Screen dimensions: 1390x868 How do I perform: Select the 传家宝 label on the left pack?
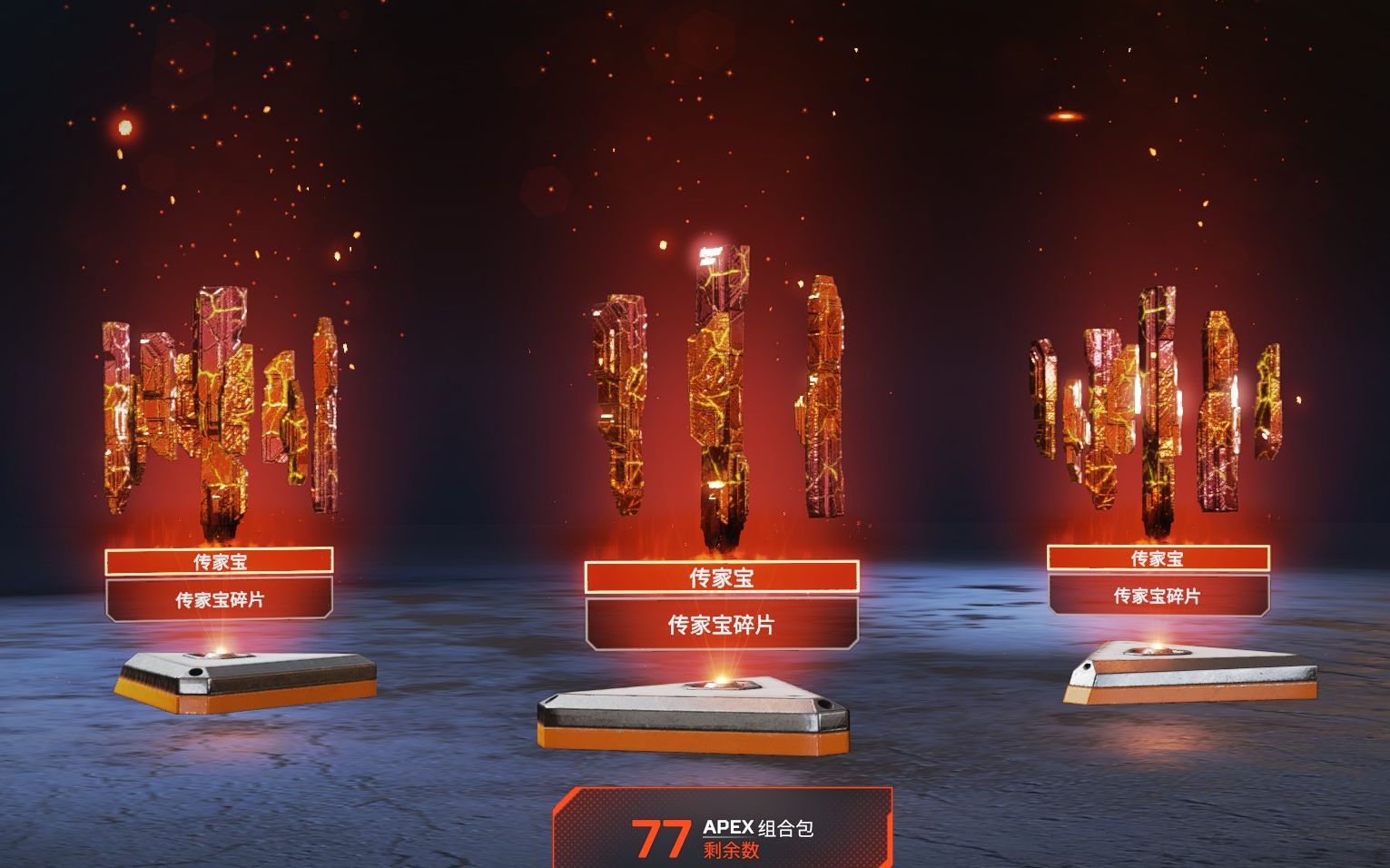coord(219,560)
